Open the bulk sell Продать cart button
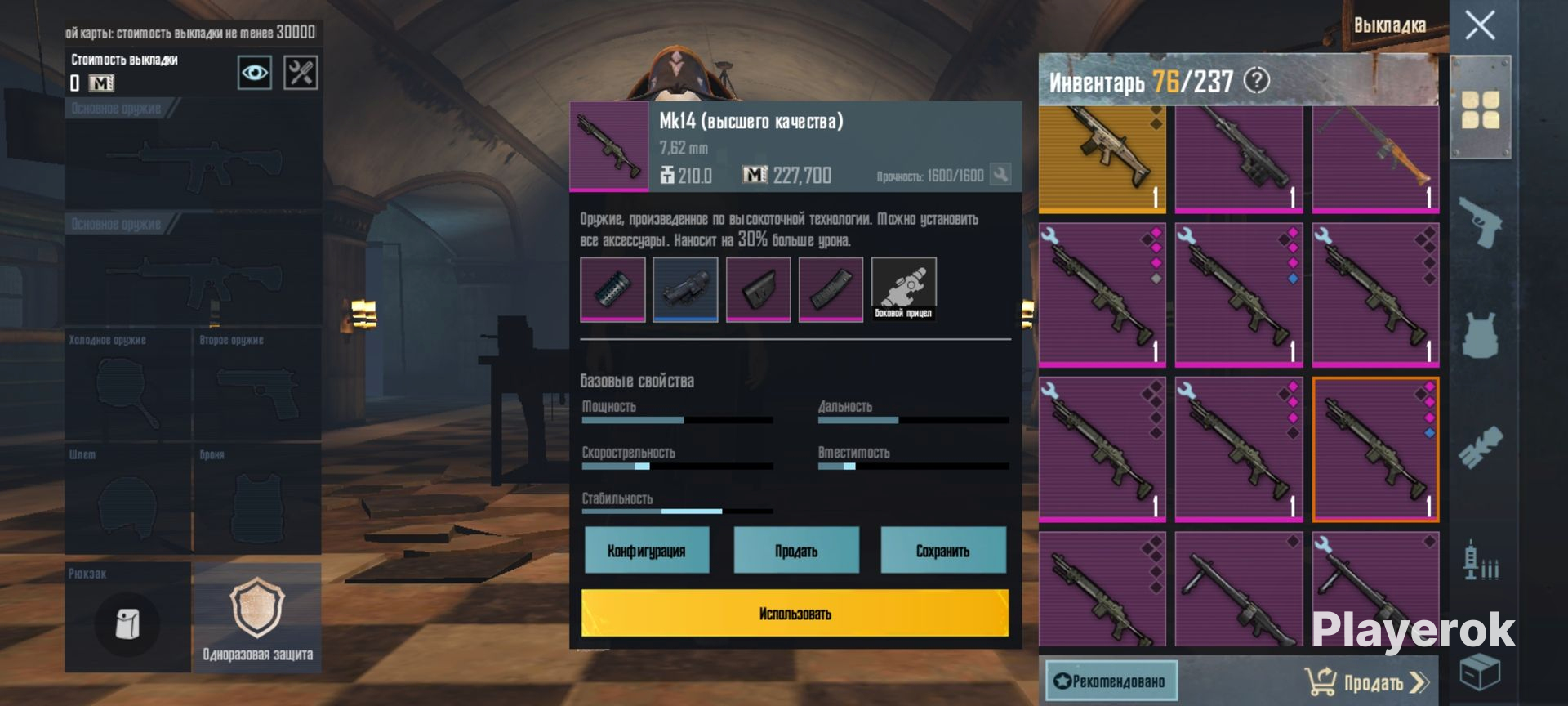 1366,681
